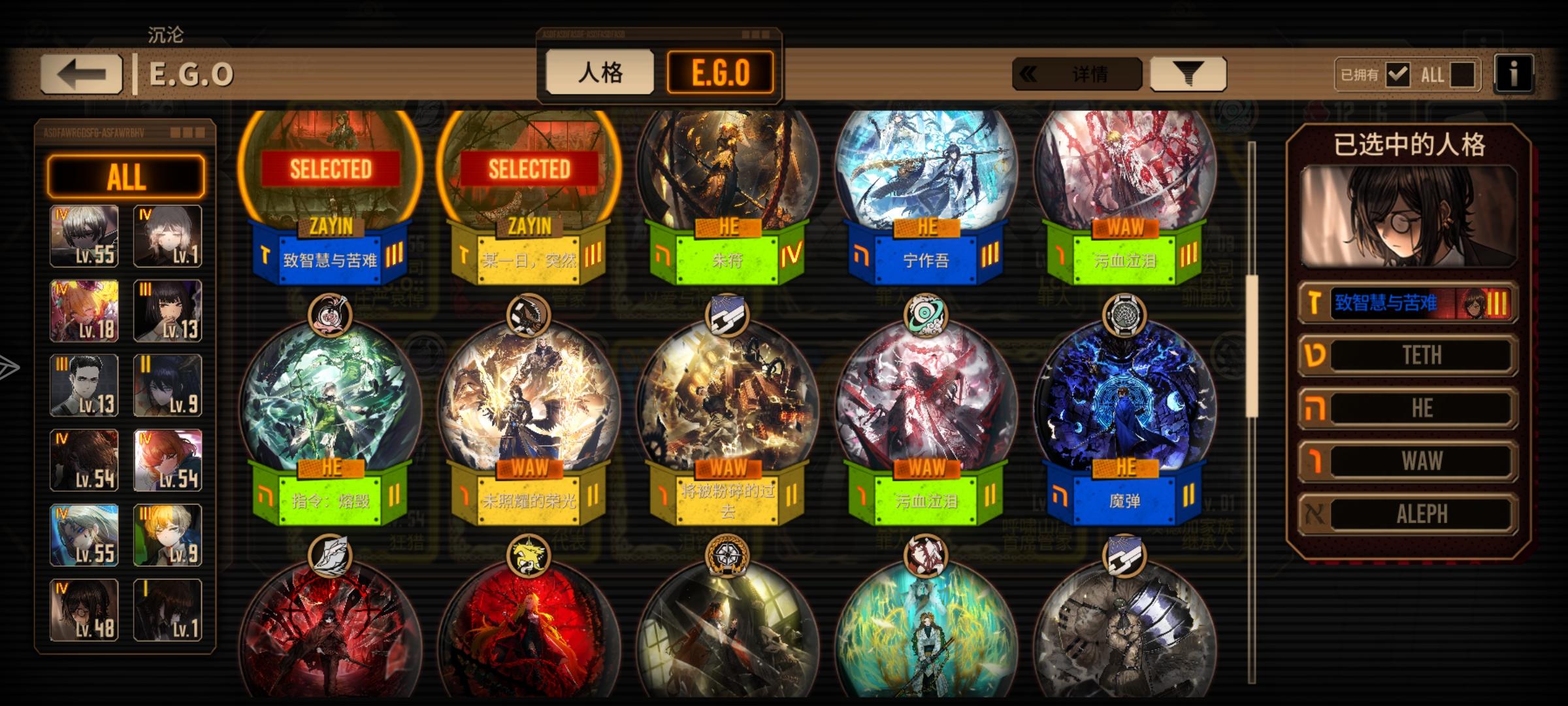Select the E.G.O tab
The width and height of the screenshot is (1568, 706).
coord(721,73)
